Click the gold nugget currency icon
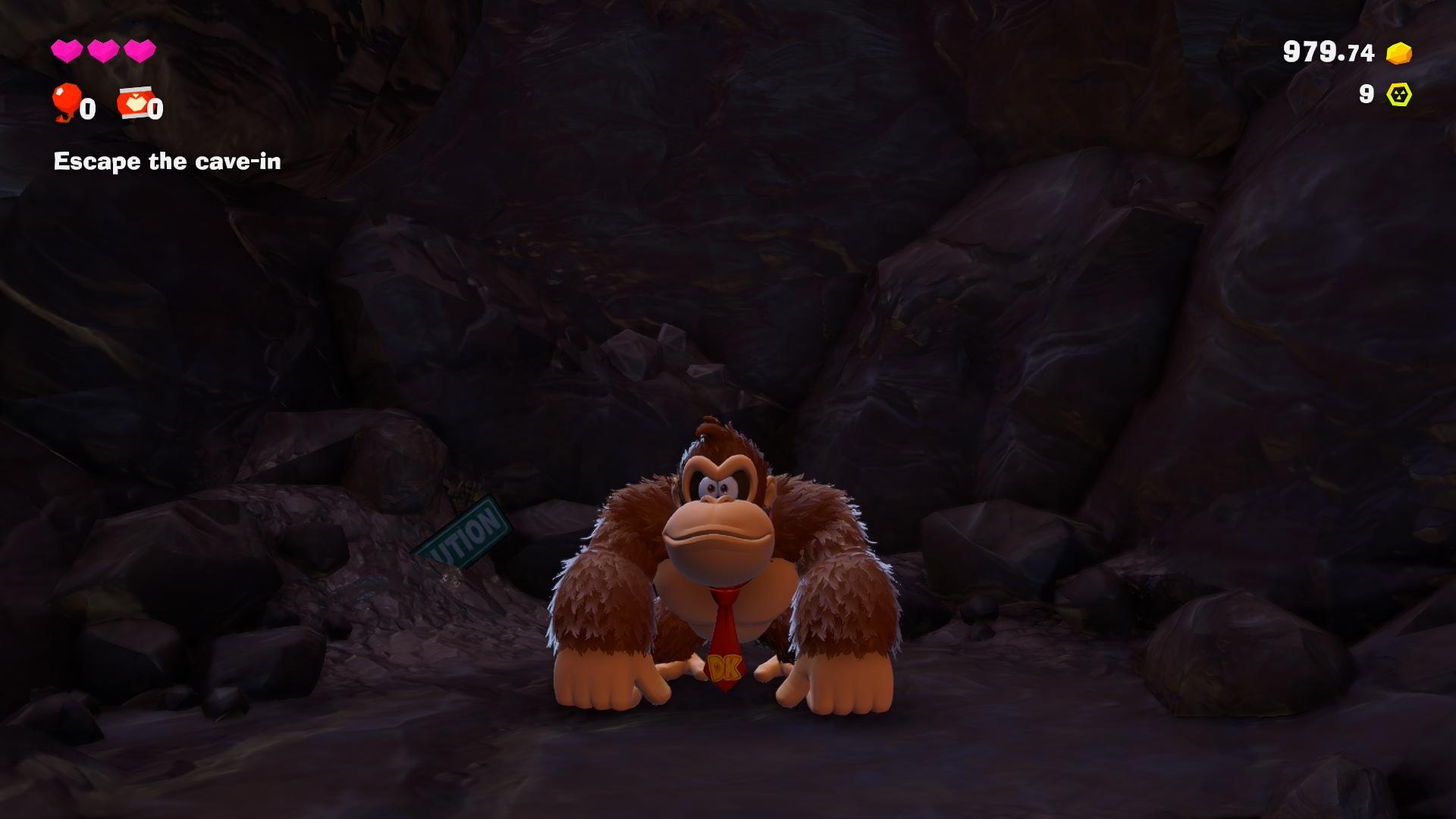The height and width of the screenshot is (819, 1456). pyautogui.click(x=1398, y=53)
